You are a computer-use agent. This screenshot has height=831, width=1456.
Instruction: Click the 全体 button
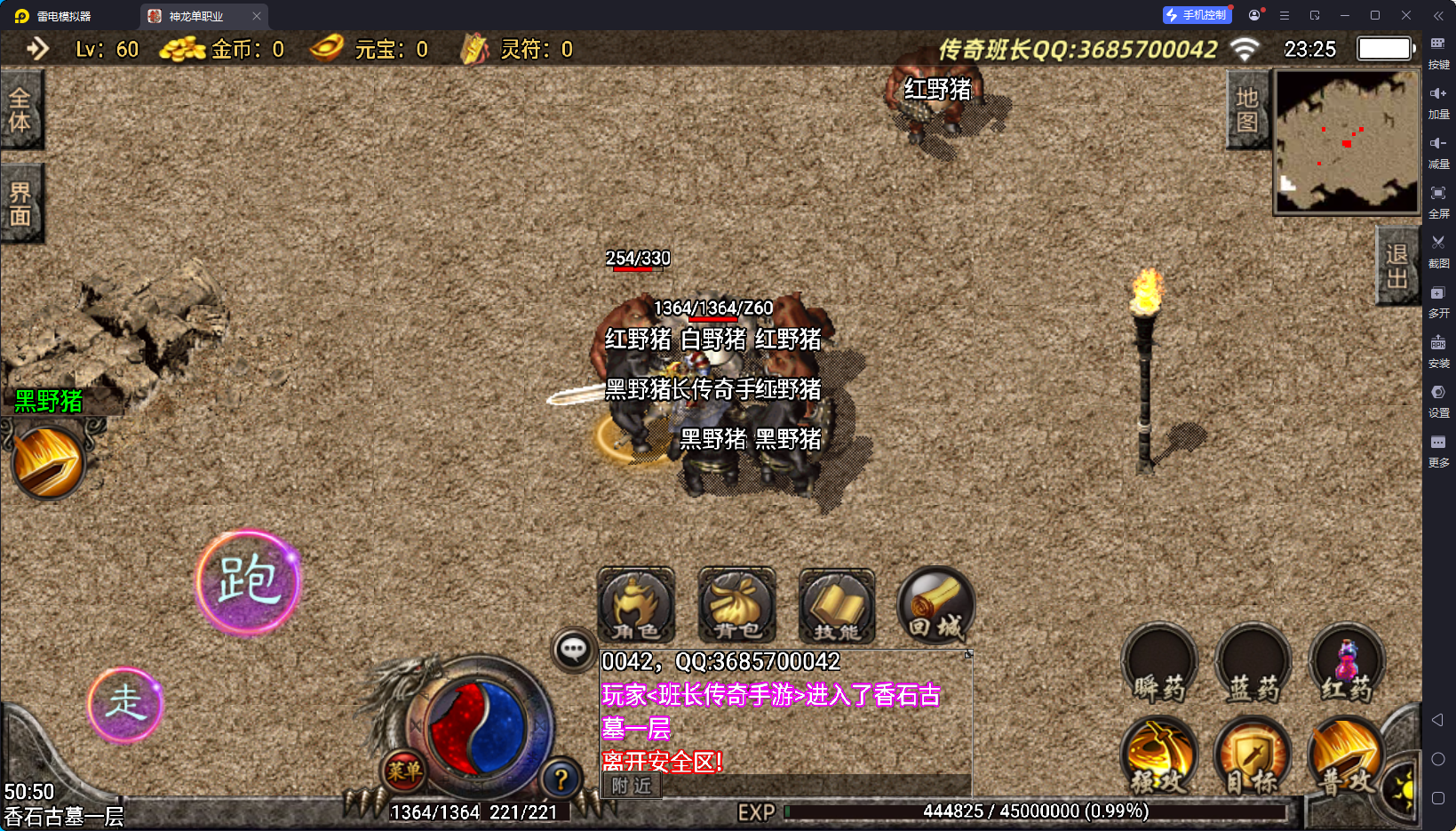point(20,110)
